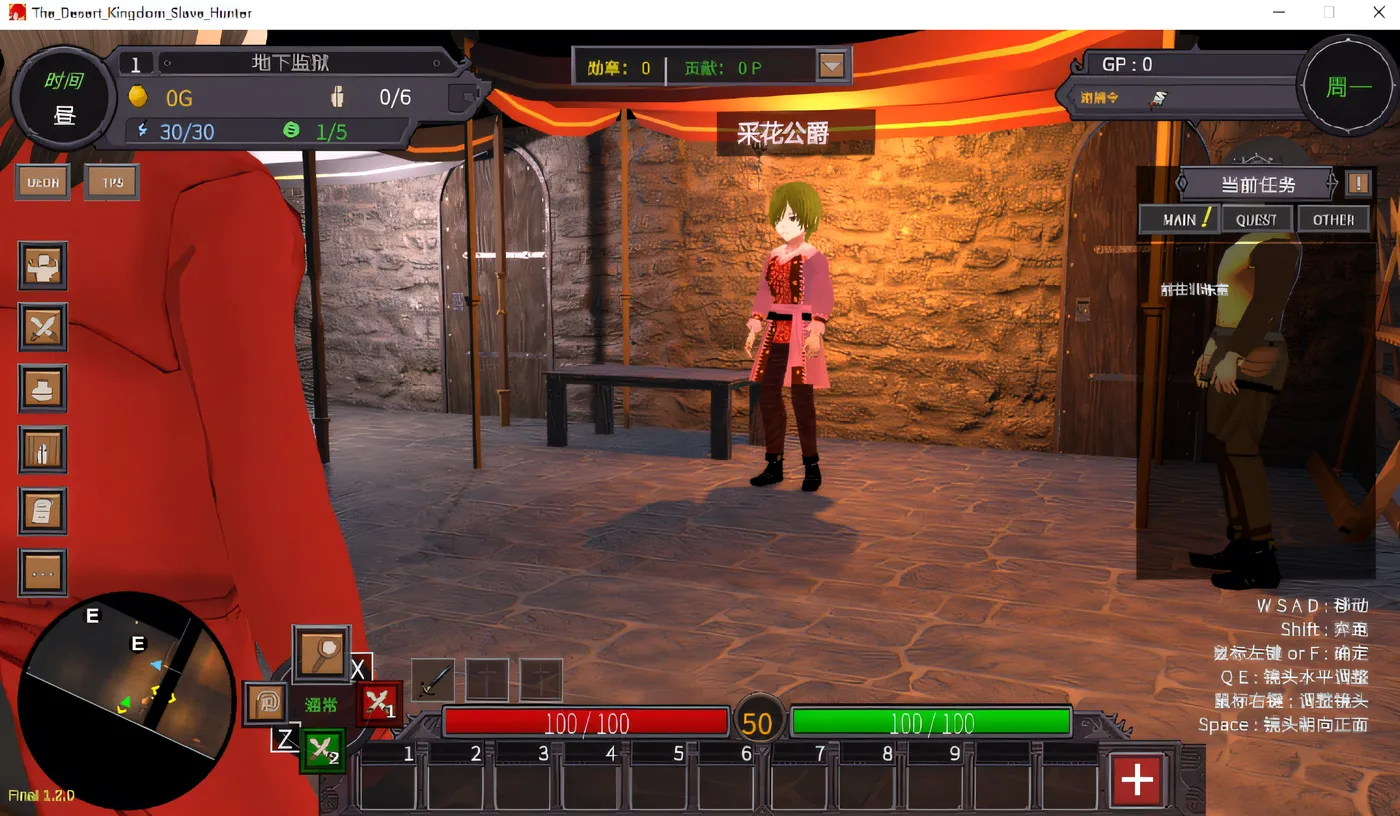This screenshot has width=1400, height=816.
Task: Switch to the MAIN quest tab
Action: 1179,219
